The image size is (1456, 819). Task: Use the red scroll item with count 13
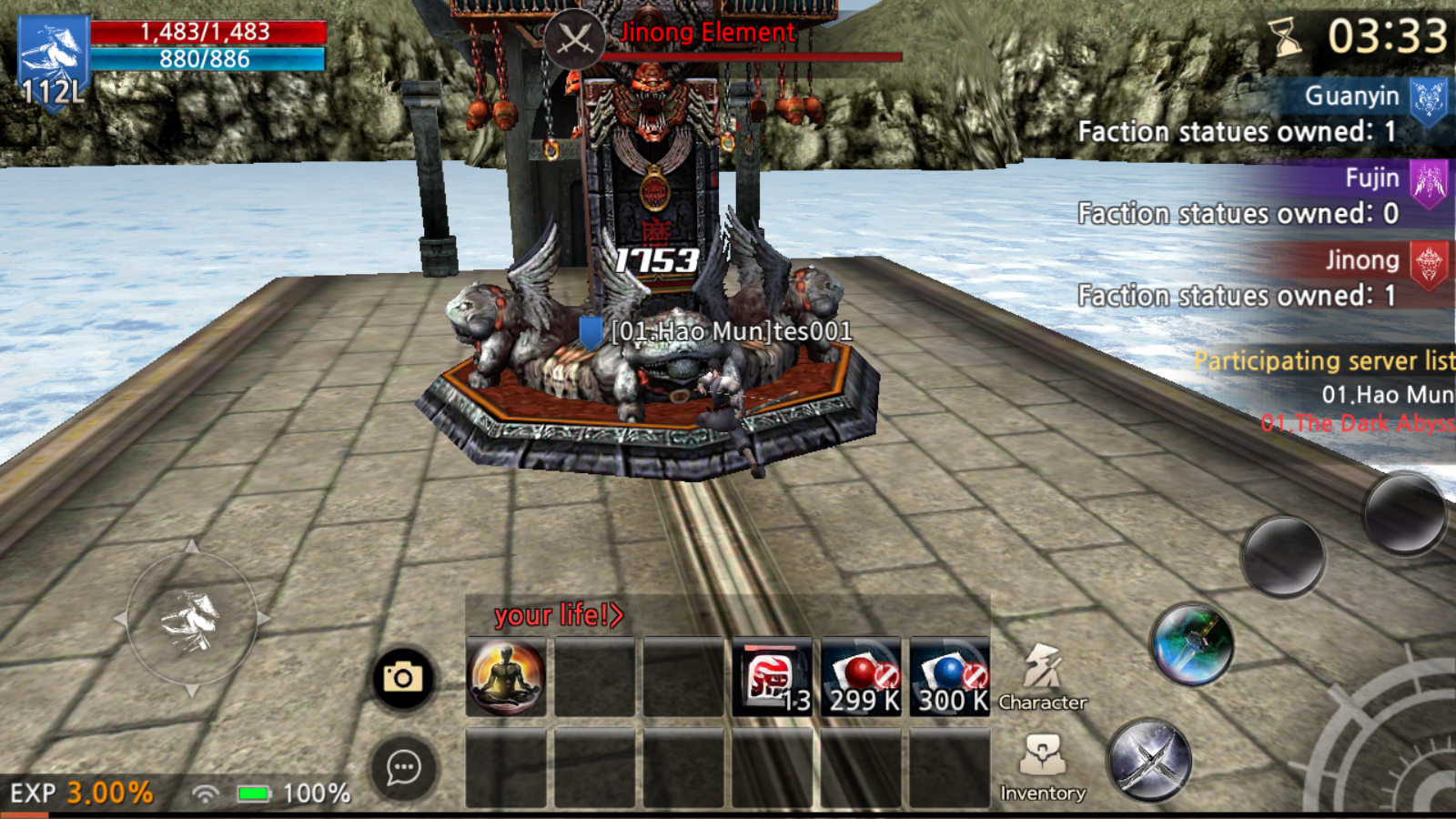click(772, 677)
